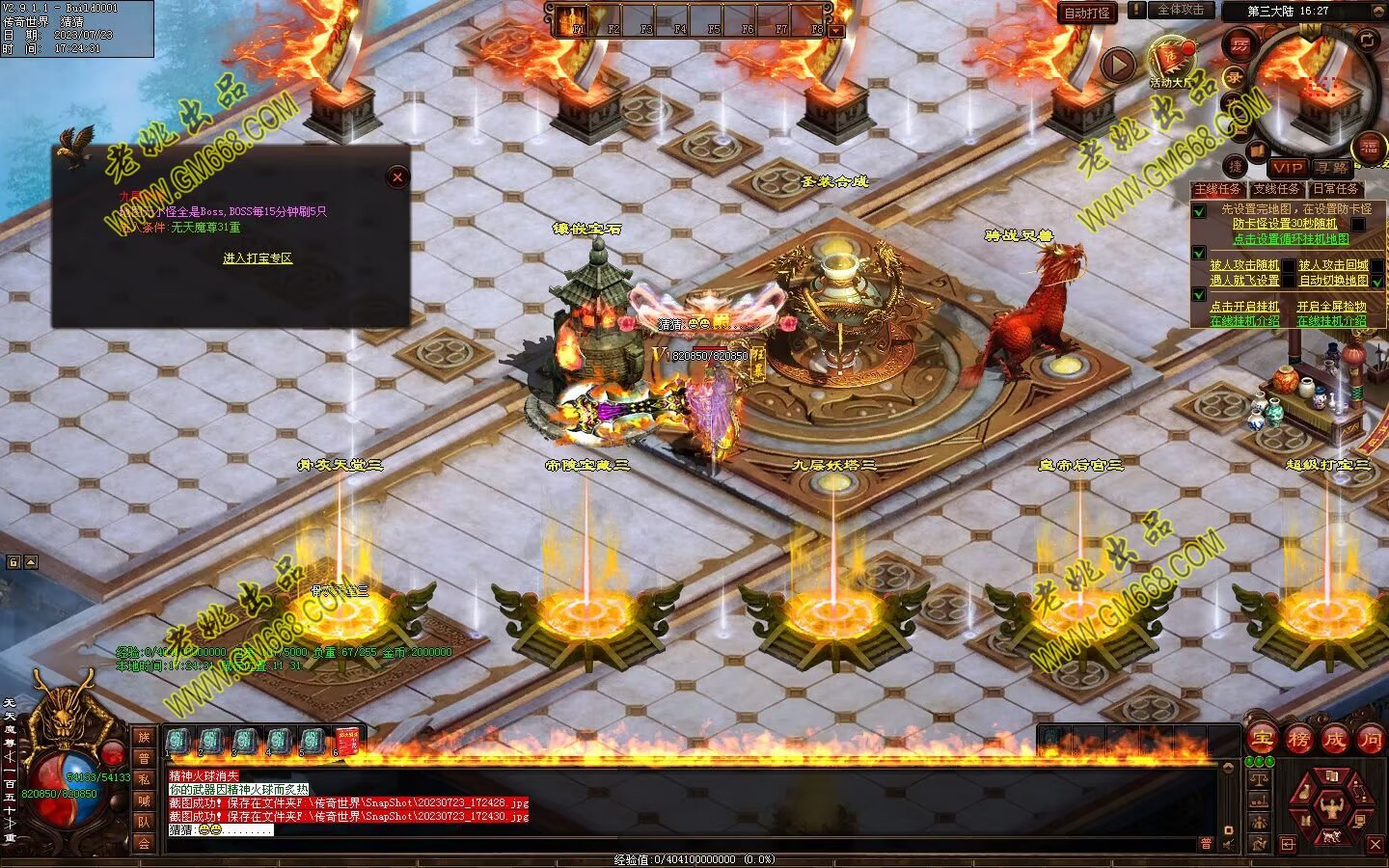This screenshot has width=1389, height=868.
Task: Click the 开启全屏捡物 link
Action: coord(1331,307)
